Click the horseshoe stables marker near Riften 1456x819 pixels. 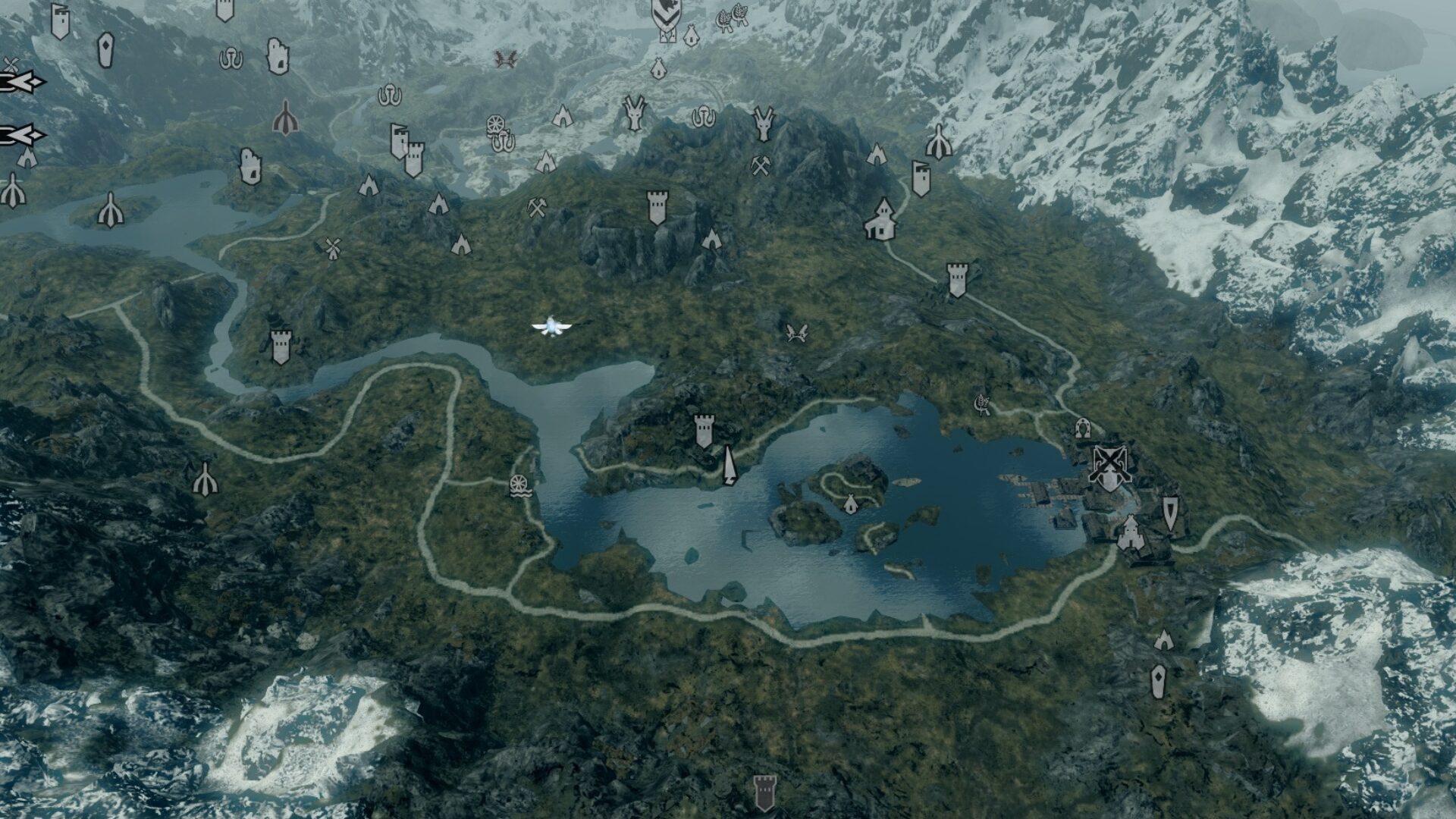[x=1083, y=428]
